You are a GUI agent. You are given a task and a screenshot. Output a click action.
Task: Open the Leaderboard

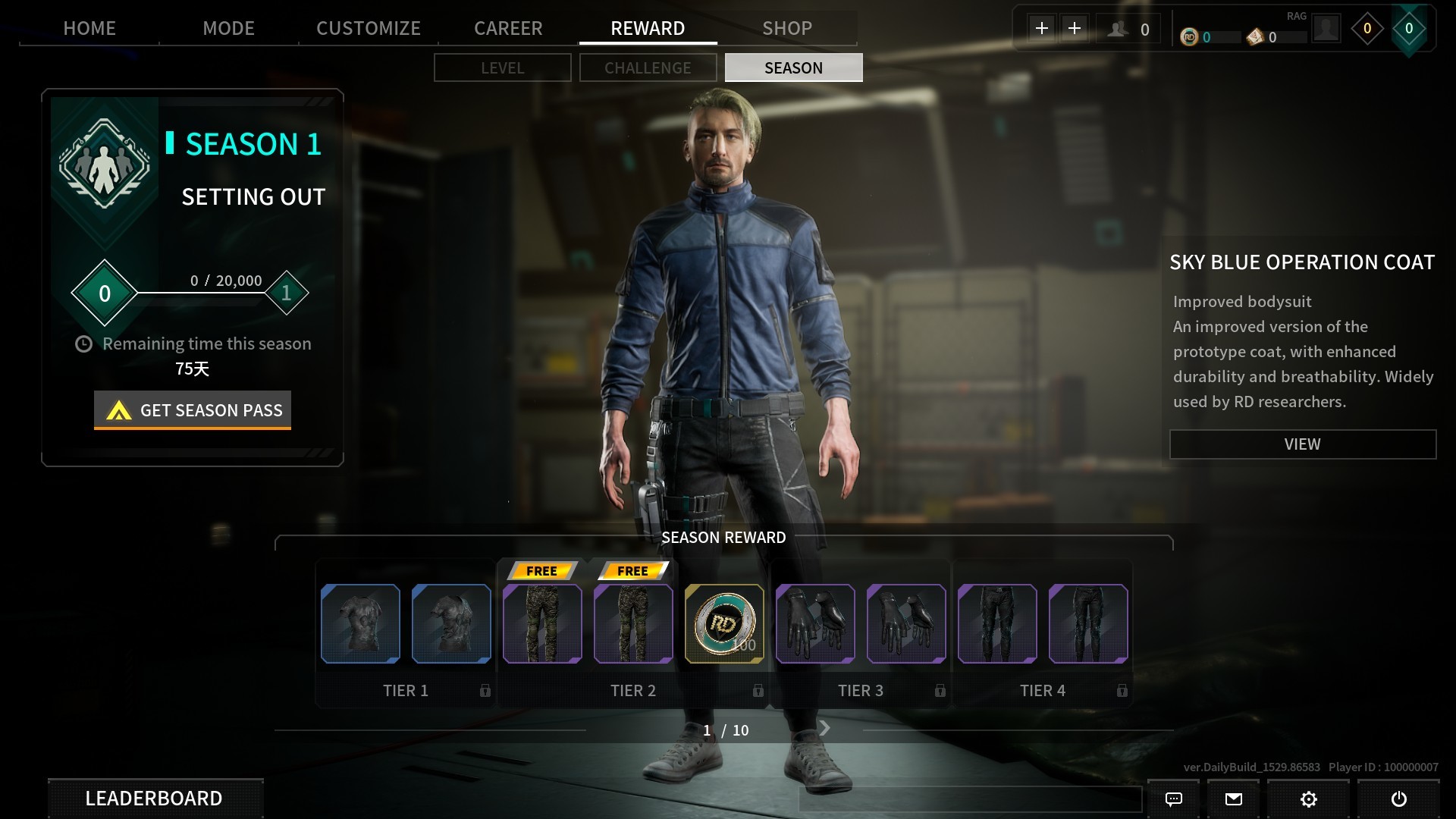click(155, 799)
